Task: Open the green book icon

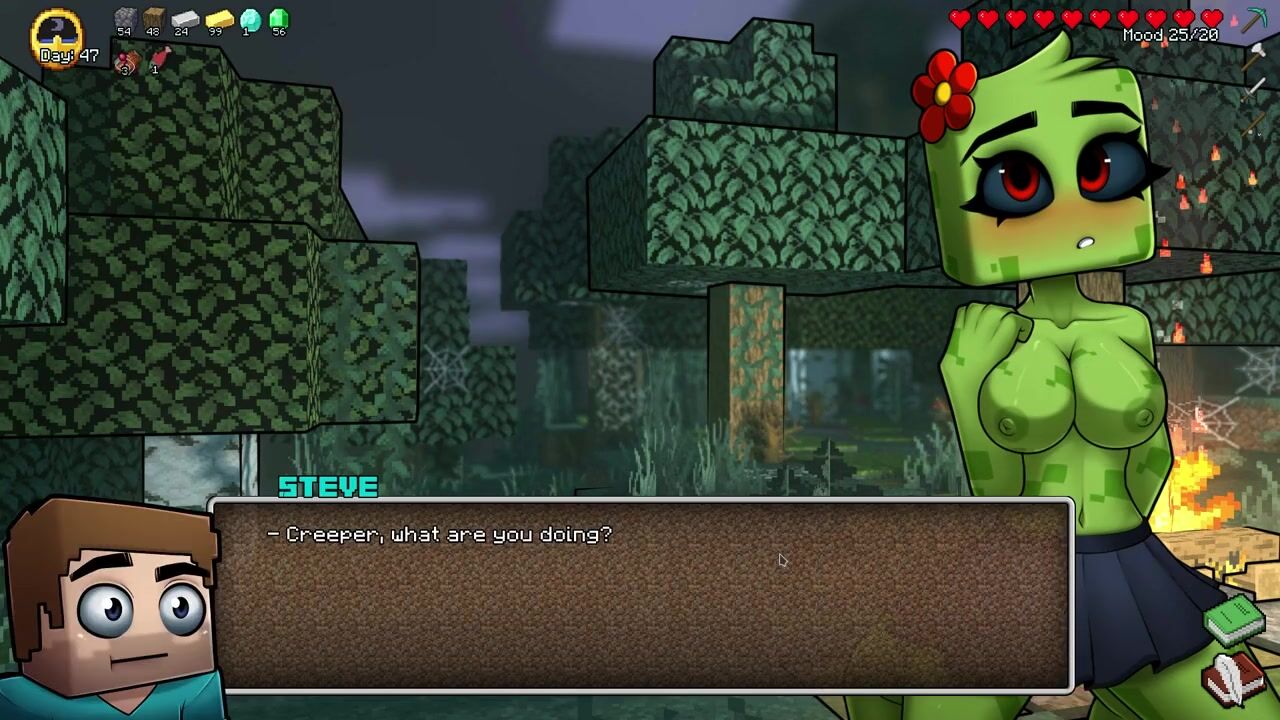Action: [x=1235, y=620]
